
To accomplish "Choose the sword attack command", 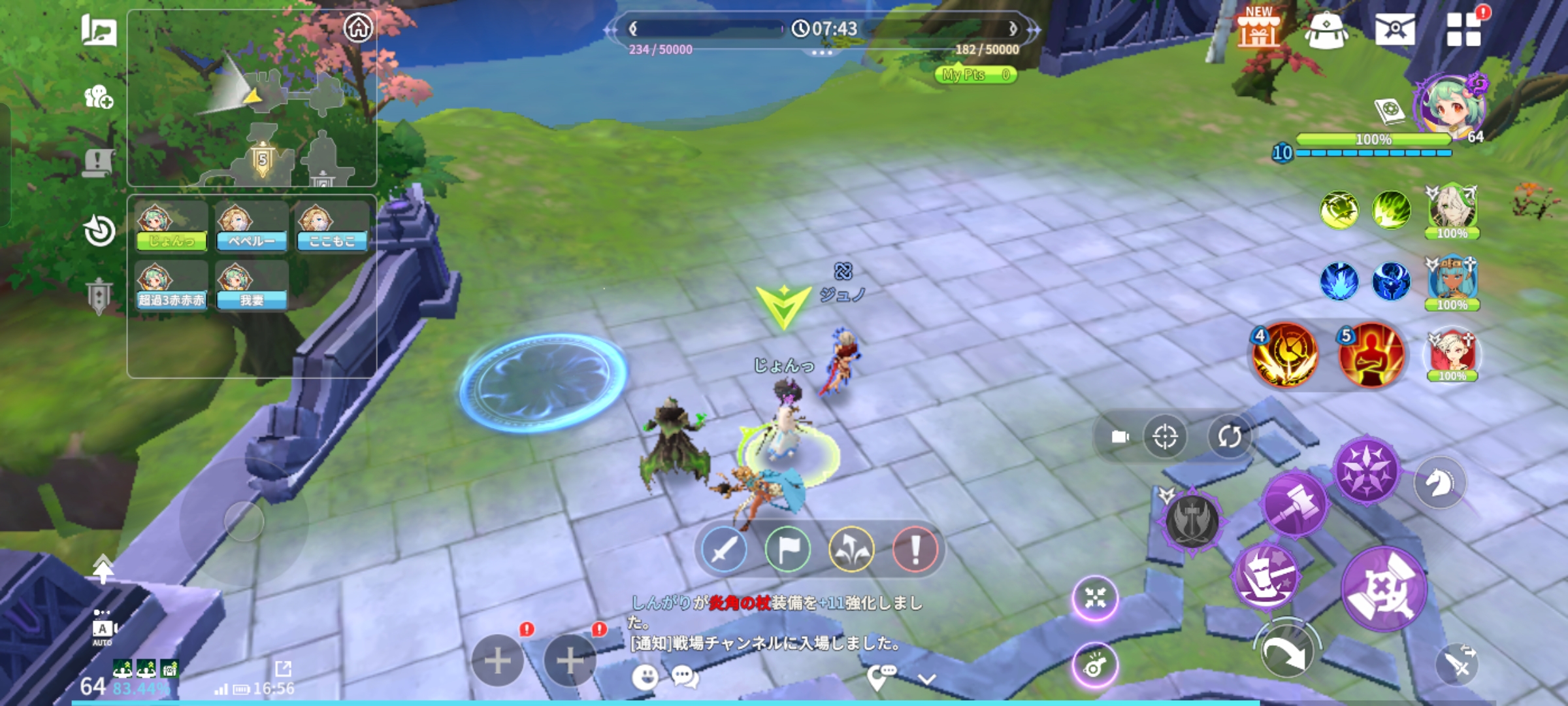I will pyautogui.click(x=724, y=549).
